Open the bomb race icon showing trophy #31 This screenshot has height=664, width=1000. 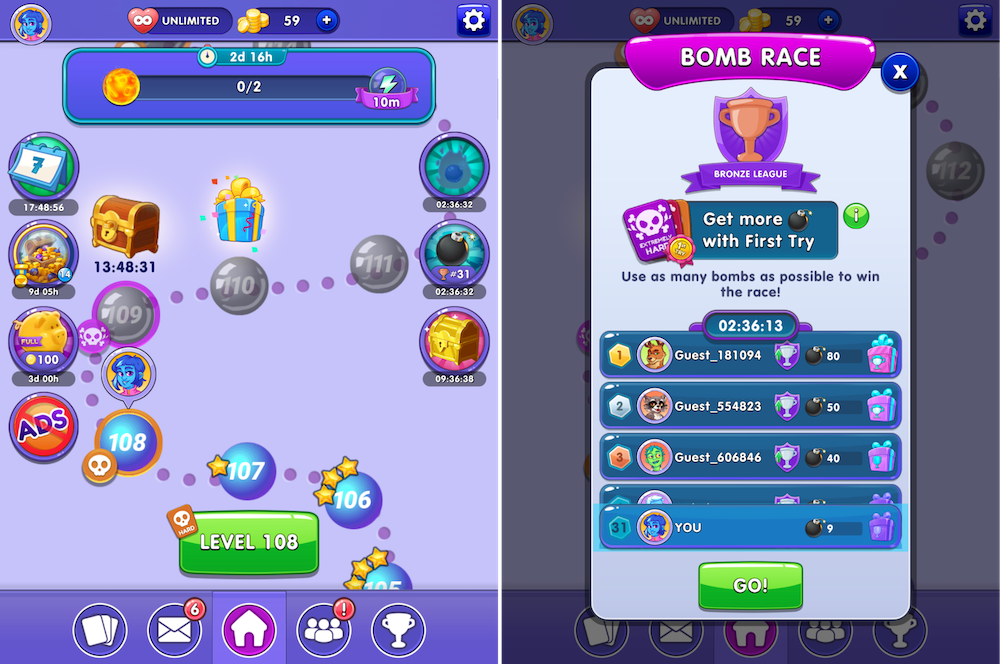click(x=454, y=252)
